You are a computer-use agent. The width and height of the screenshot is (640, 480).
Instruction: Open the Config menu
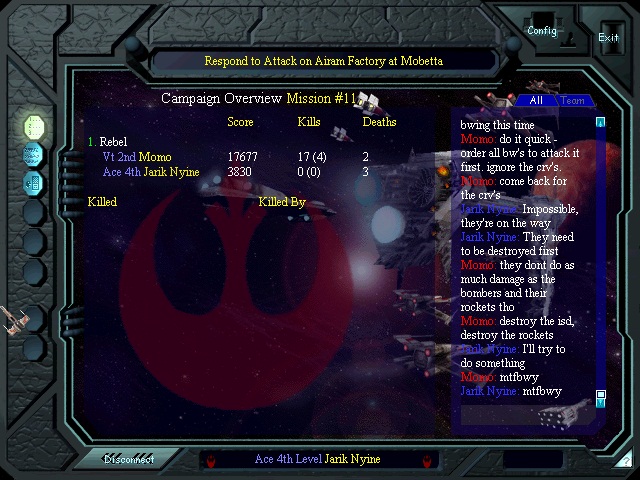point(542,30)
